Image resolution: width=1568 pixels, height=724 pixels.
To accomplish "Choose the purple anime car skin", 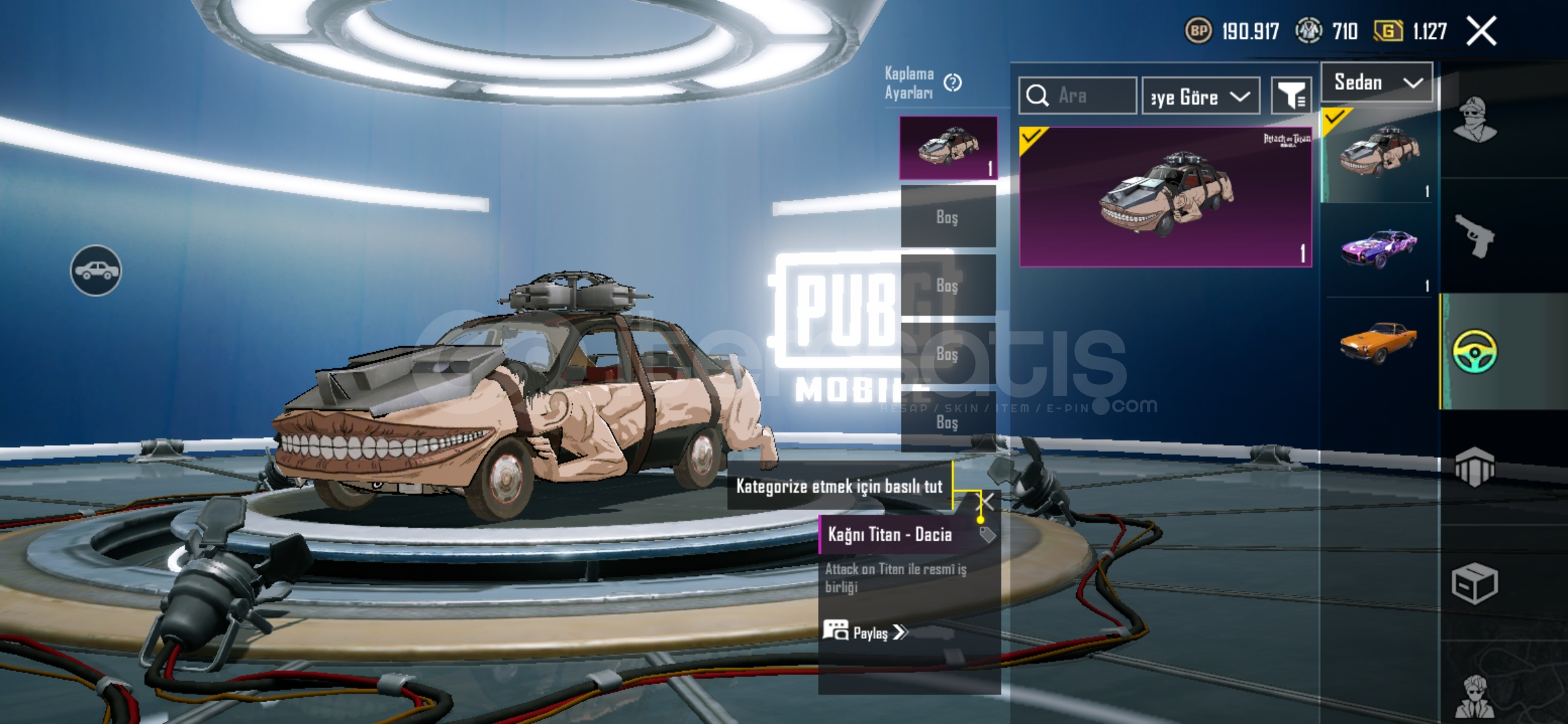I will click(1379, 249).
